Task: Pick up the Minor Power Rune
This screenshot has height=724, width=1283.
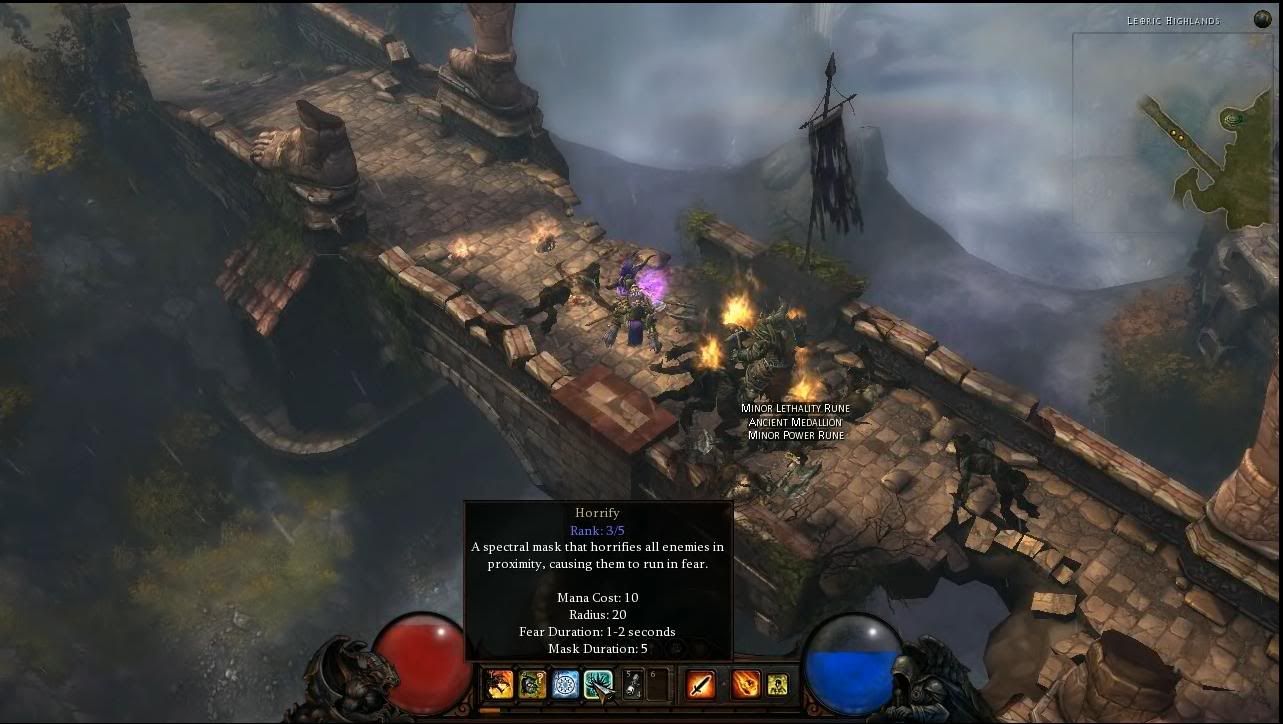Action: pos(796,435)
